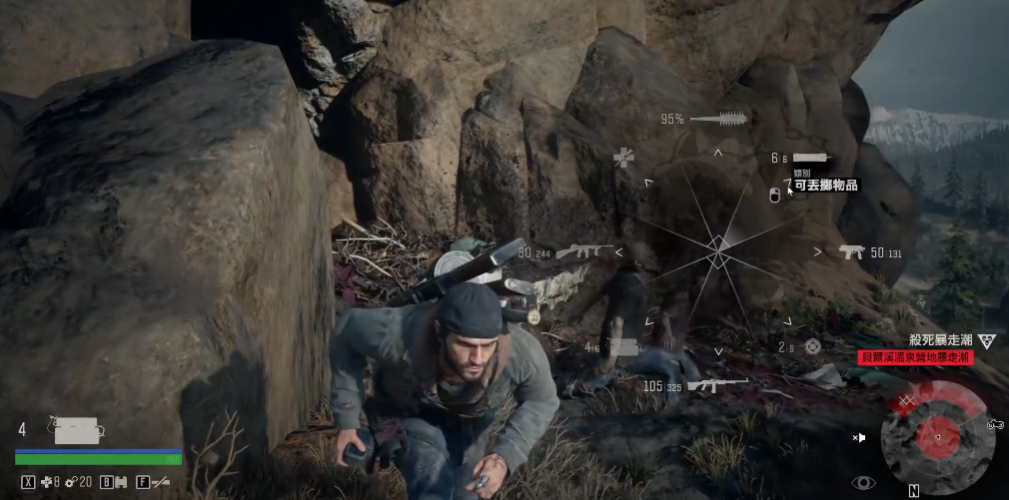Select the horde objective triangle icon
The width and height of the screenshot is (1009, 500).
pos(987,341)
